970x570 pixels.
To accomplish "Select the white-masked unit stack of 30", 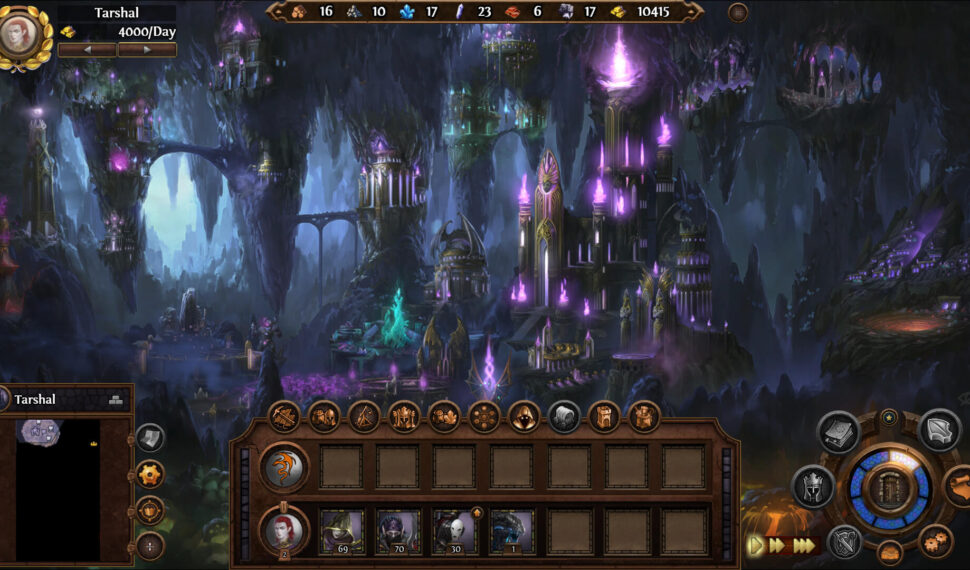I will pyautogui.click(x=455, y=532).
